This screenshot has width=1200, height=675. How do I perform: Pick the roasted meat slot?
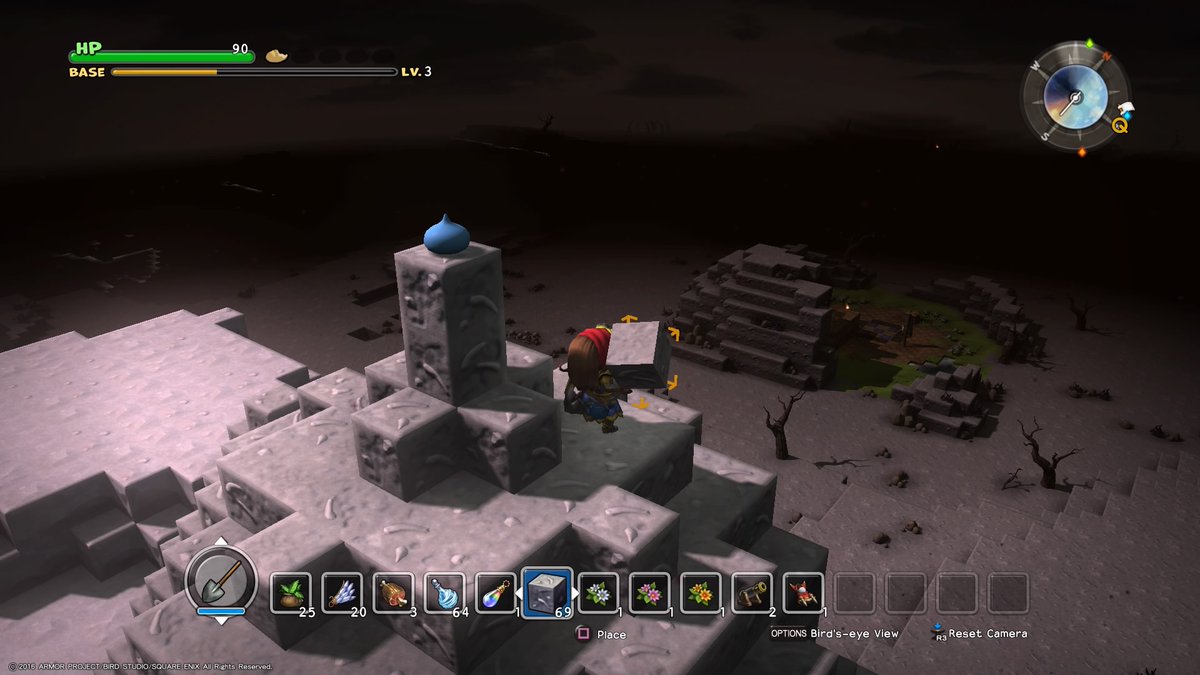[393, 593]
